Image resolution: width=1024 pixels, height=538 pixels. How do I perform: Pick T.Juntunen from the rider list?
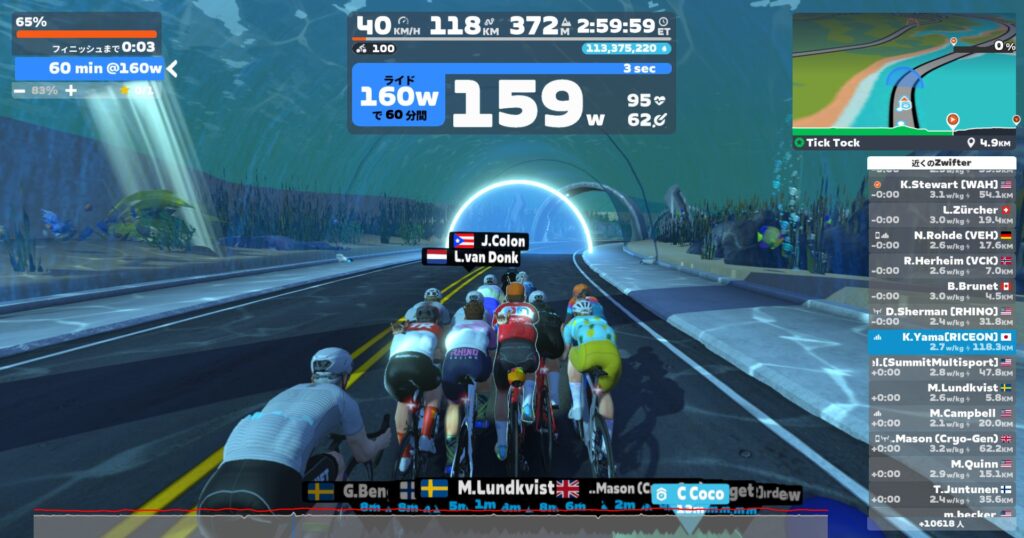pos(941,494)
